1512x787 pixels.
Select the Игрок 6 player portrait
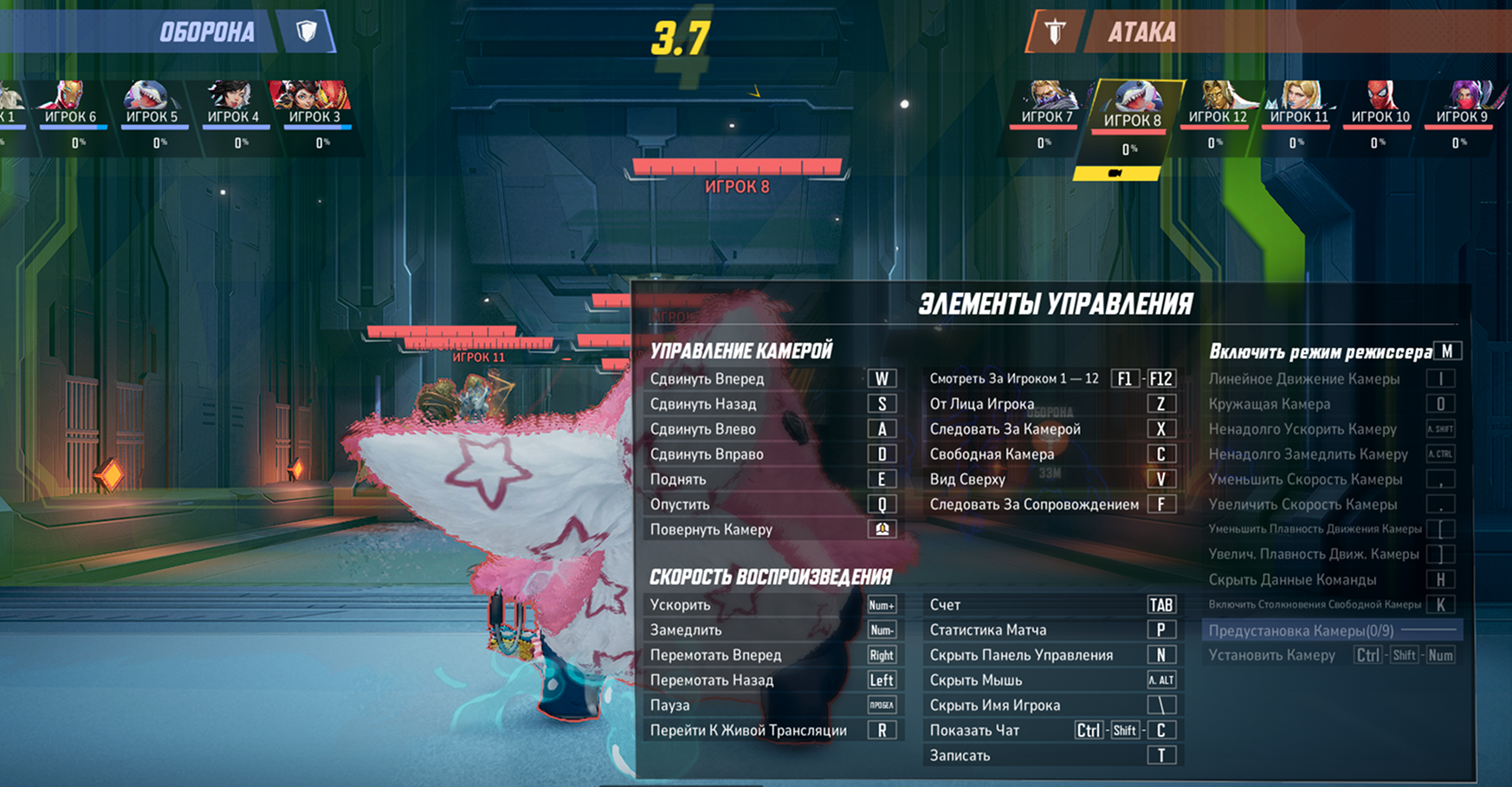[71, 102]
